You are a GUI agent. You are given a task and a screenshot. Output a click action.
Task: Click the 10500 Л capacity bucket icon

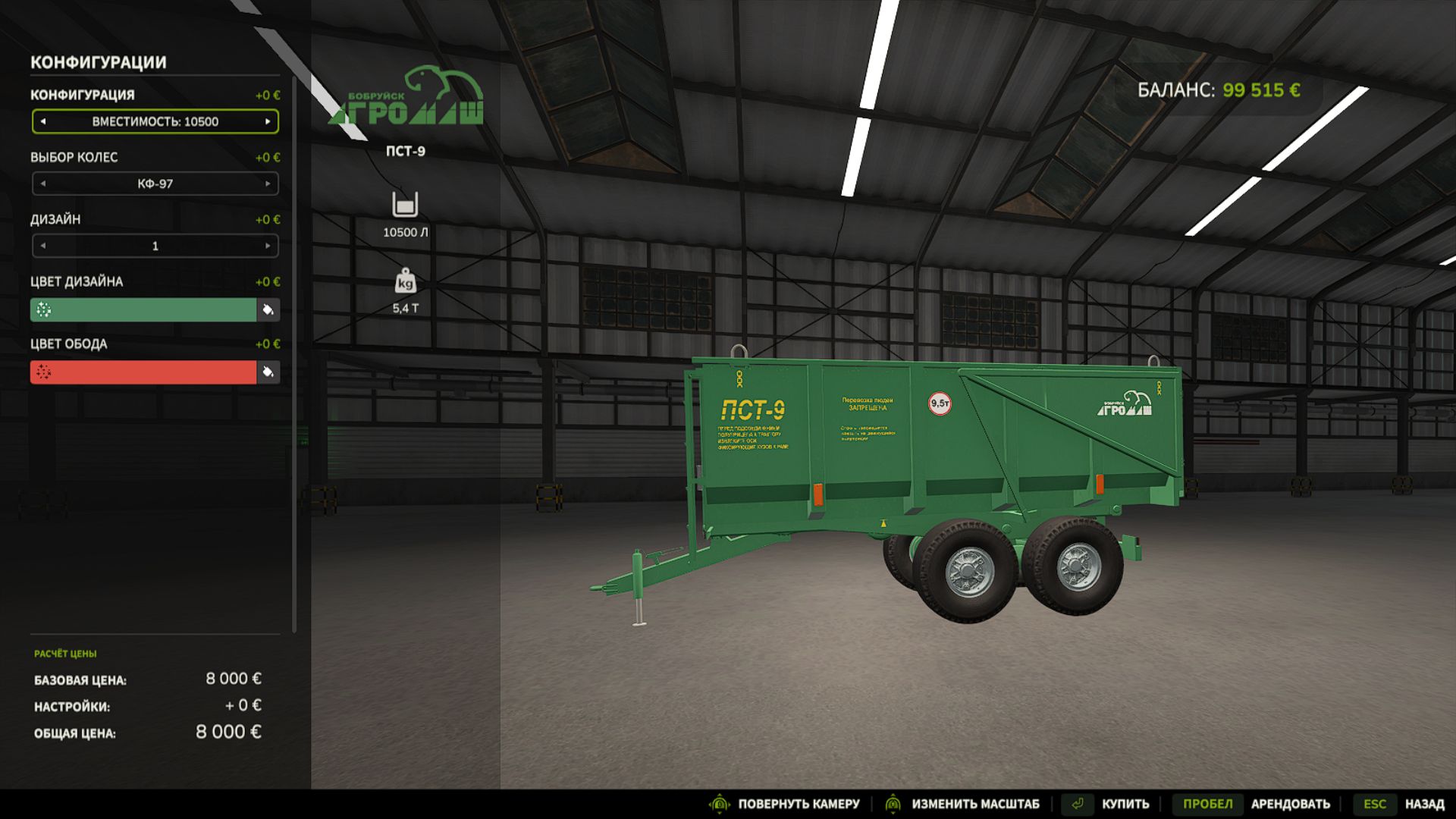point(406,206)
